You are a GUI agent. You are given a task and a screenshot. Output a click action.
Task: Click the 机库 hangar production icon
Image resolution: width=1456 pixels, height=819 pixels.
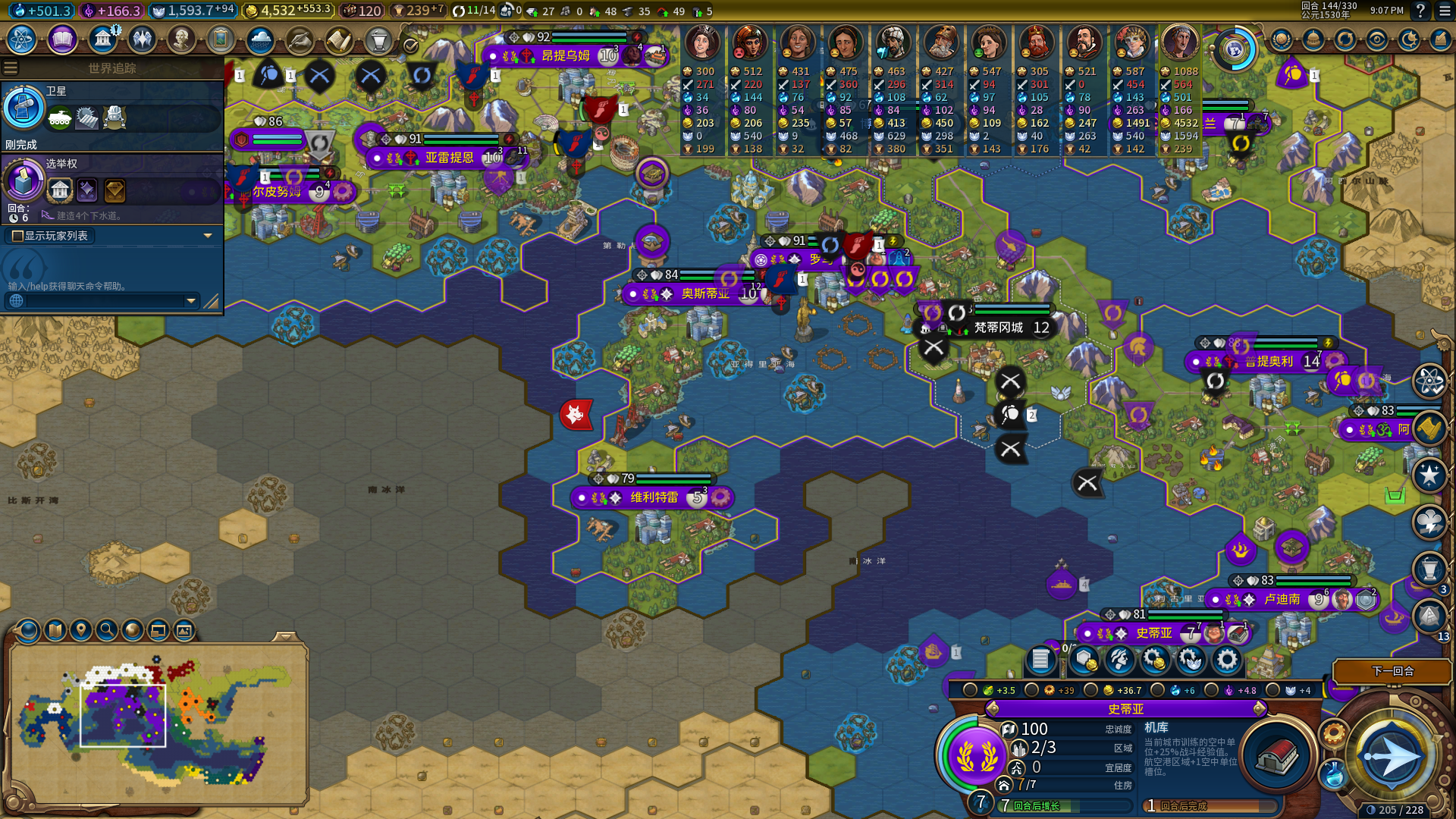tap(1278, 755)
